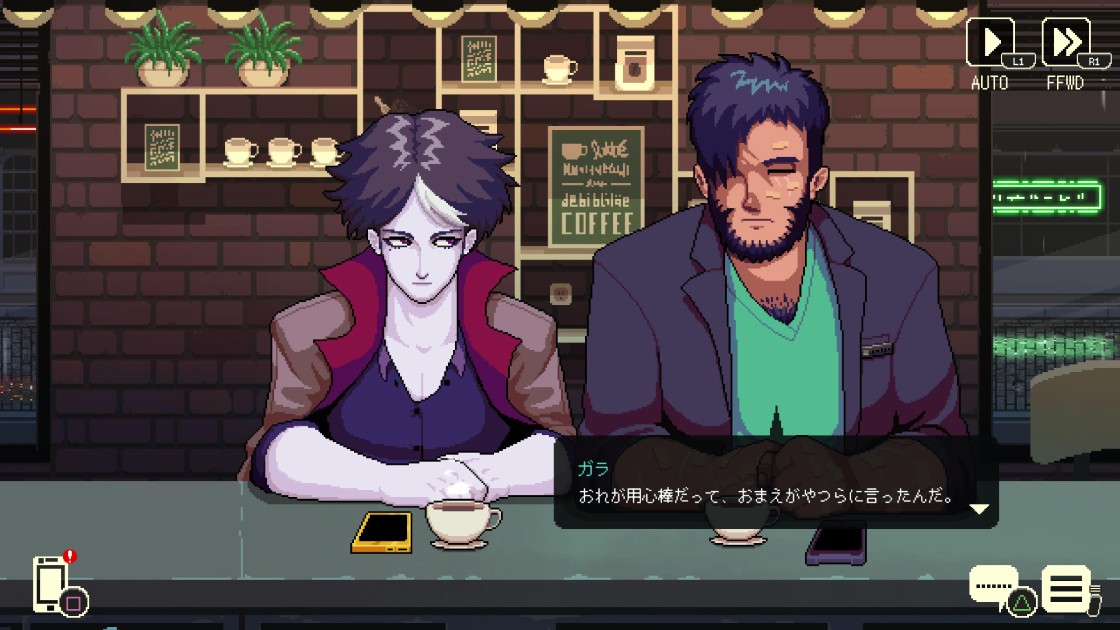Open the dialogue log speech bubble icon
The height and width of the screenshot is (630, 1120).
[994, 584]
